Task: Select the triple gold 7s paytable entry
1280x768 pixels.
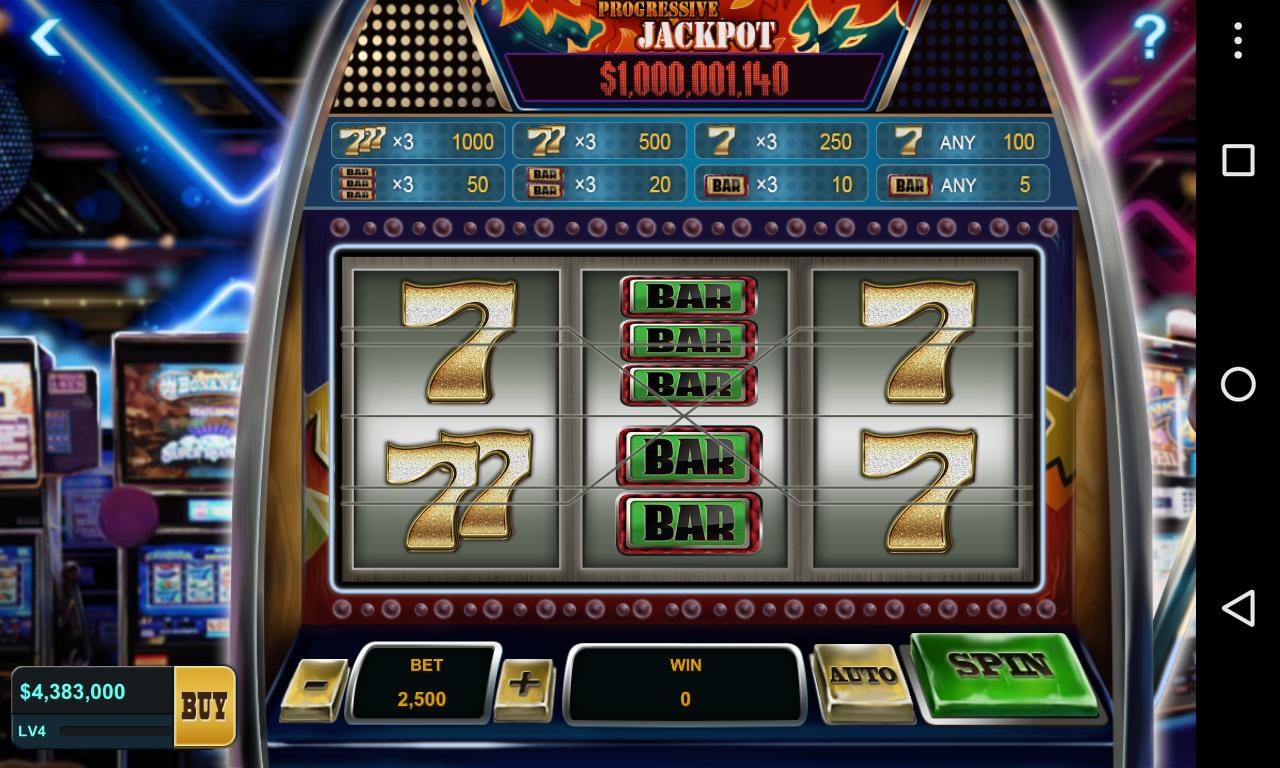Action: click(x=417, y=140)
